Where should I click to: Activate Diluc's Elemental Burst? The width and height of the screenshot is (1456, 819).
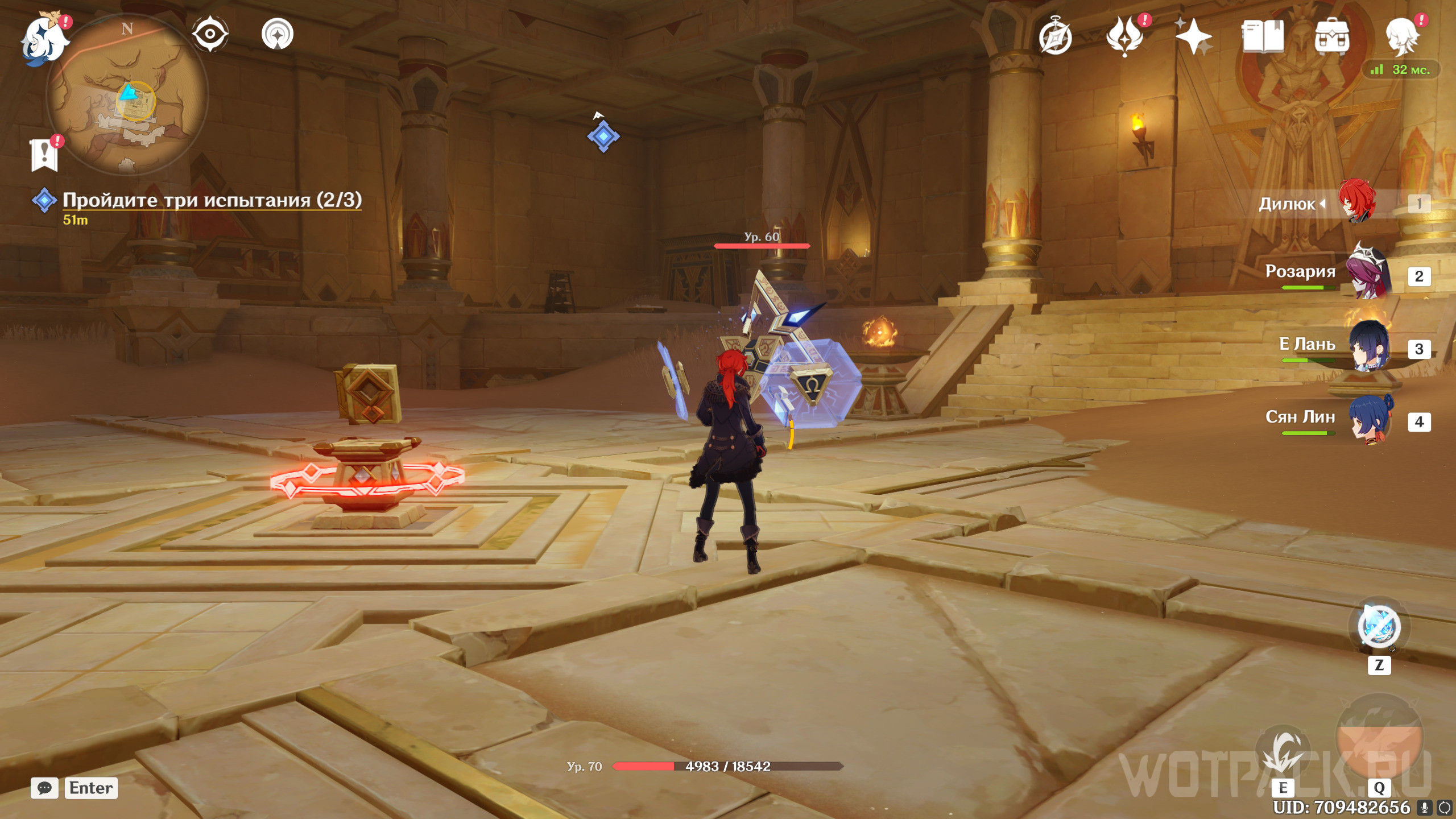tap(1379, 737)
